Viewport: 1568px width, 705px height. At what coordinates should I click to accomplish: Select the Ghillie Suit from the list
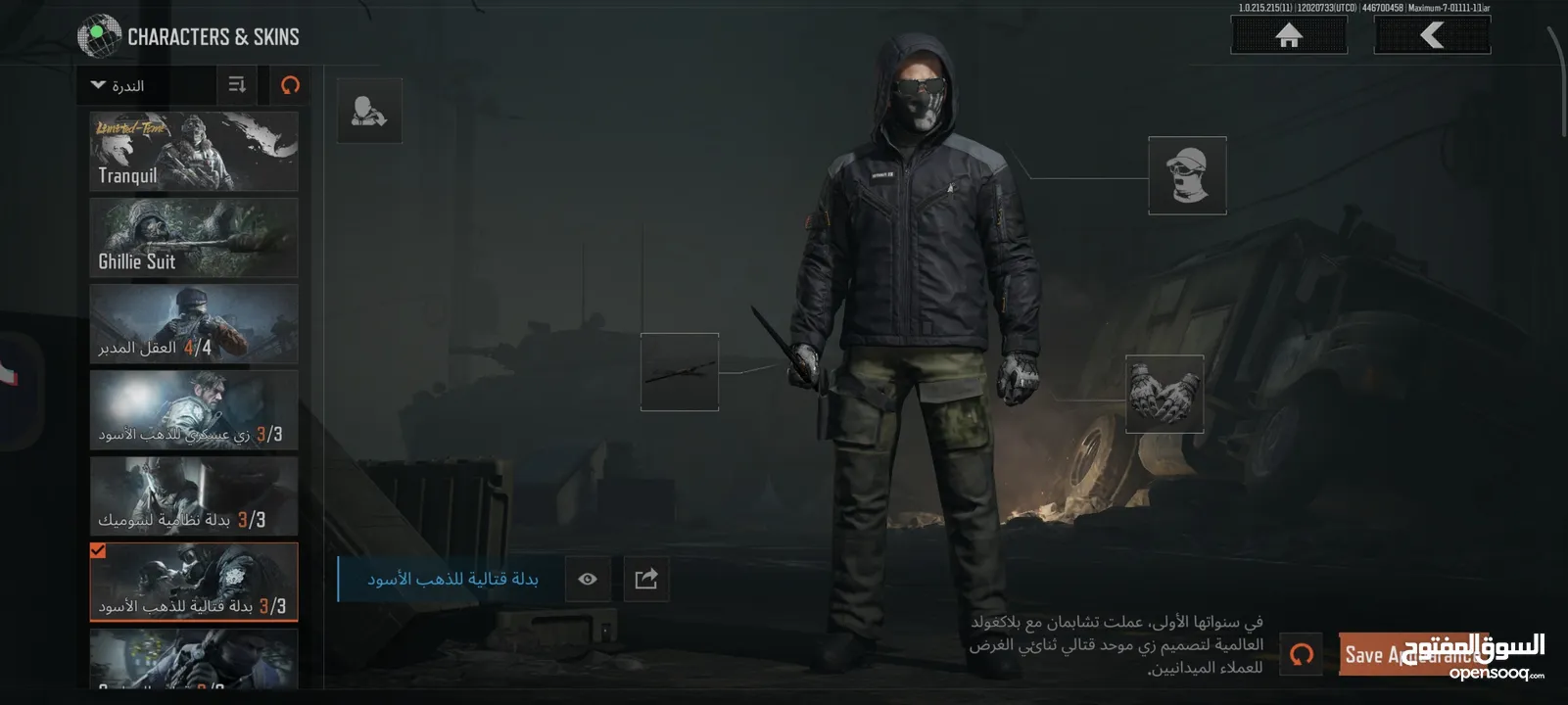coord(193,237)
